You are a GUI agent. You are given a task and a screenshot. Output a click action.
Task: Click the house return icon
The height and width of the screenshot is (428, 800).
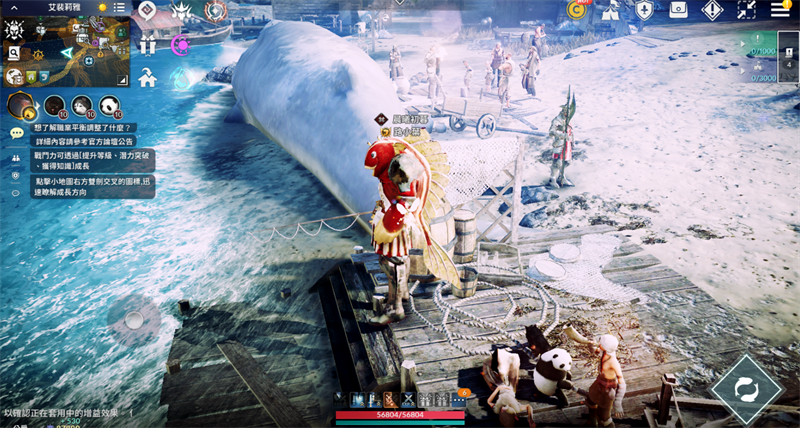[148, 77]
